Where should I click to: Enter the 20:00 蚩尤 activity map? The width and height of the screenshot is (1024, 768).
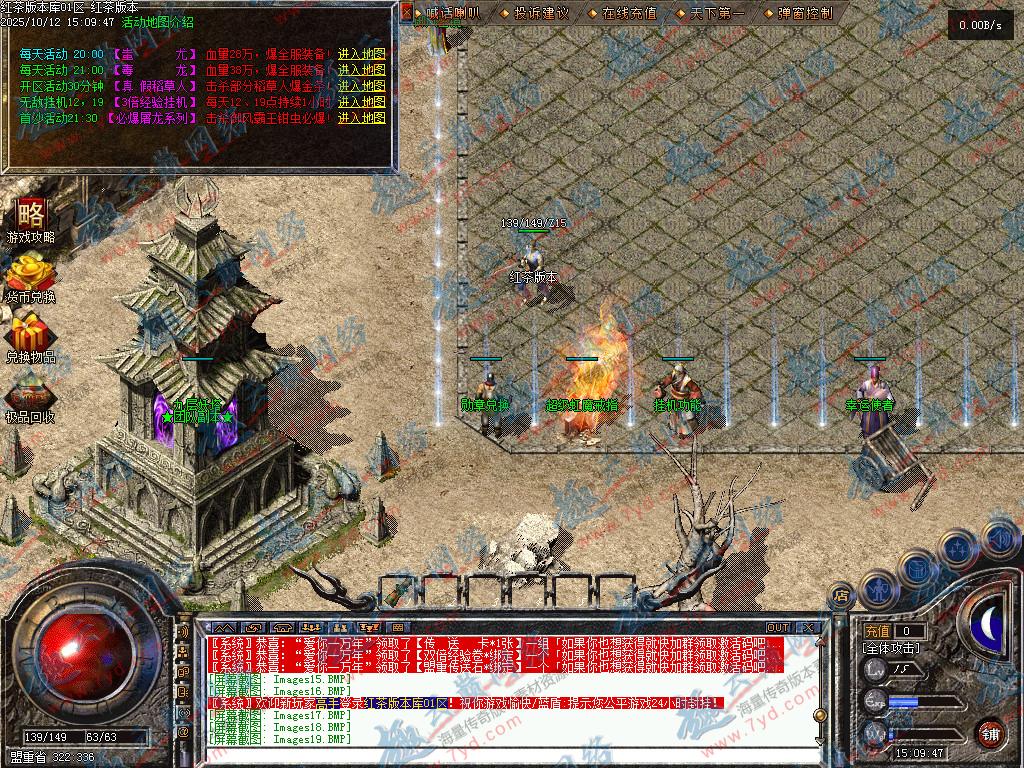[361, 54]
